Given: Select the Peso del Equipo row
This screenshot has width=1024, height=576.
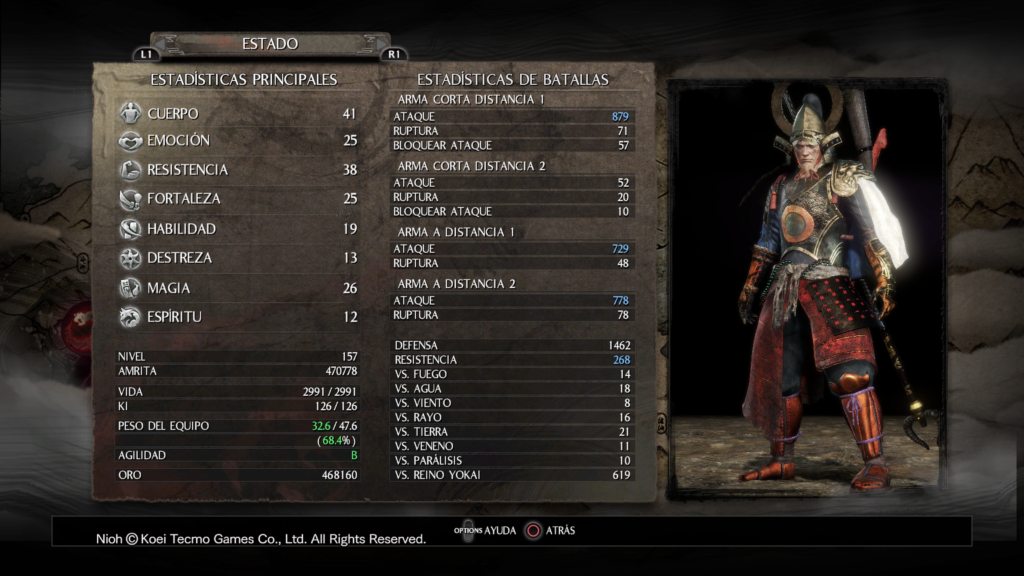Looking at the screenshot, I should pos(238,427).
